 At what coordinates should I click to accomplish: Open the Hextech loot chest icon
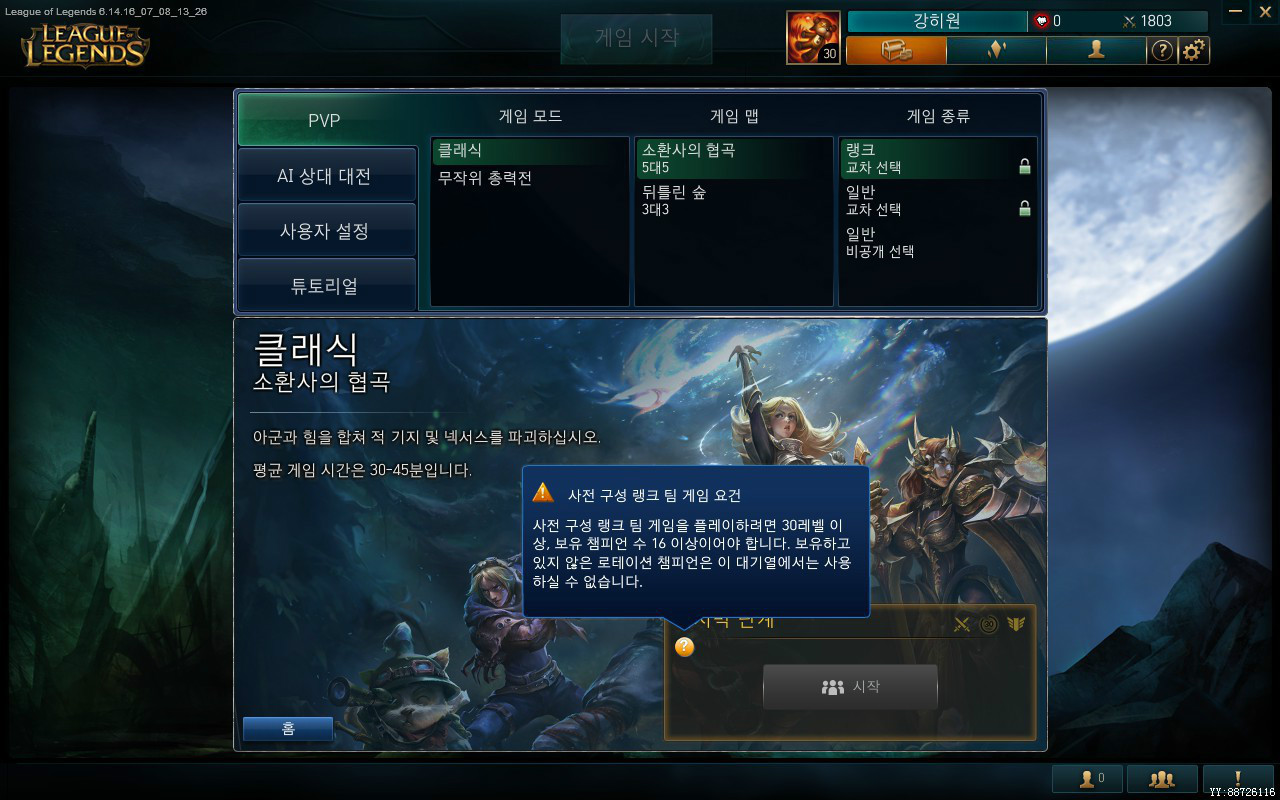pyautogui.click(x=895, y=50)
